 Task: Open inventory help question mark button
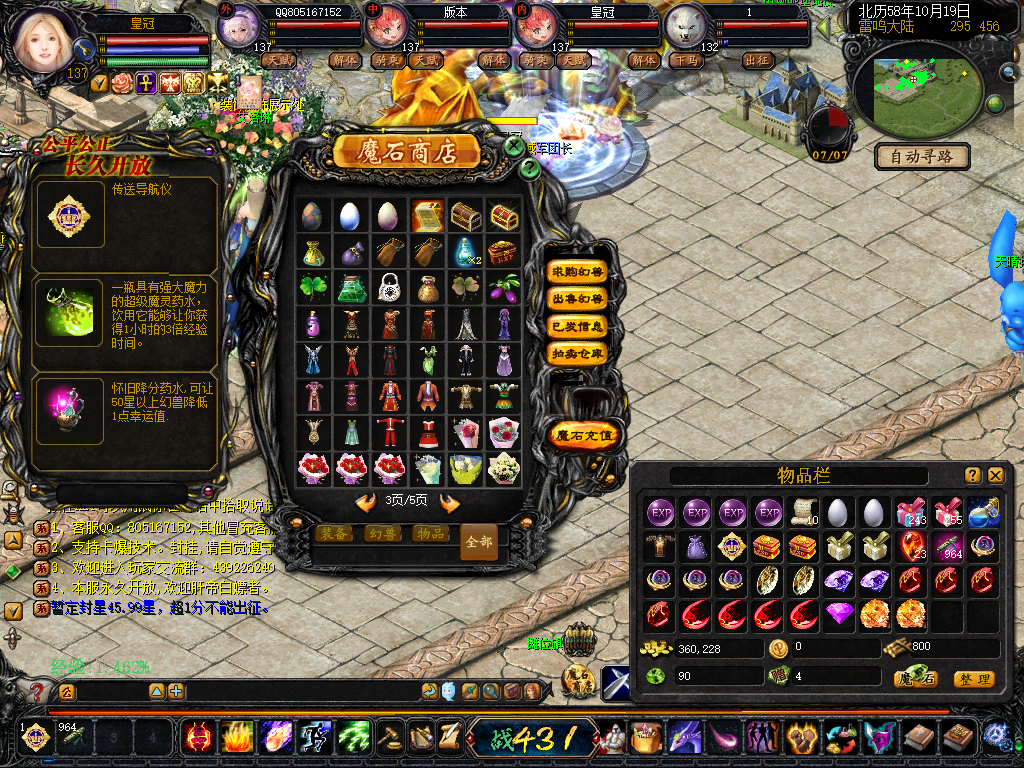tap(973, 475)
